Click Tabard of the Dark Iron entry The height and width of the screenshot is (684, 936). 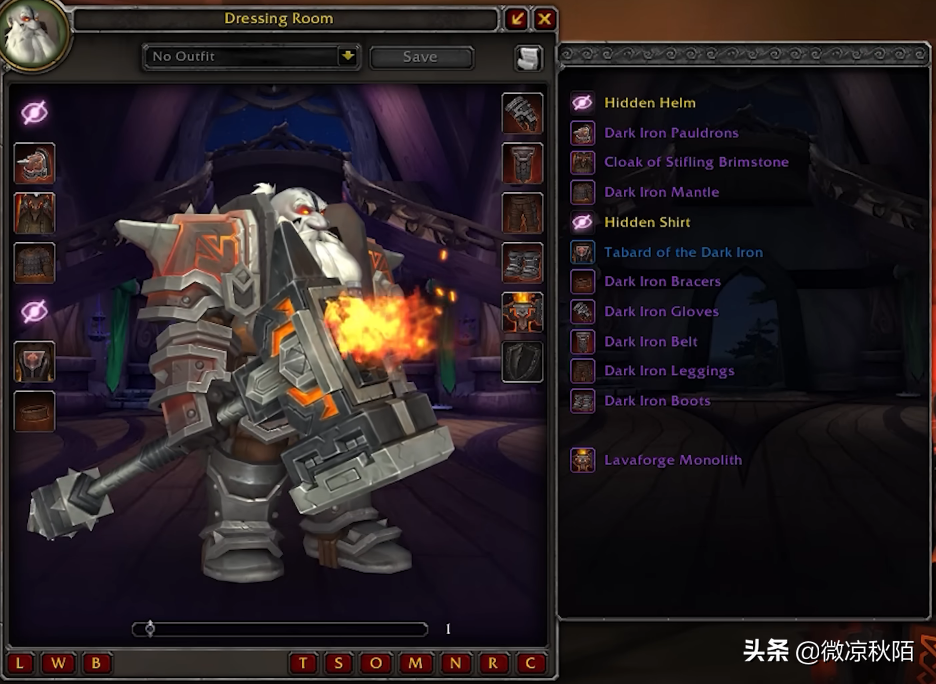683,252
